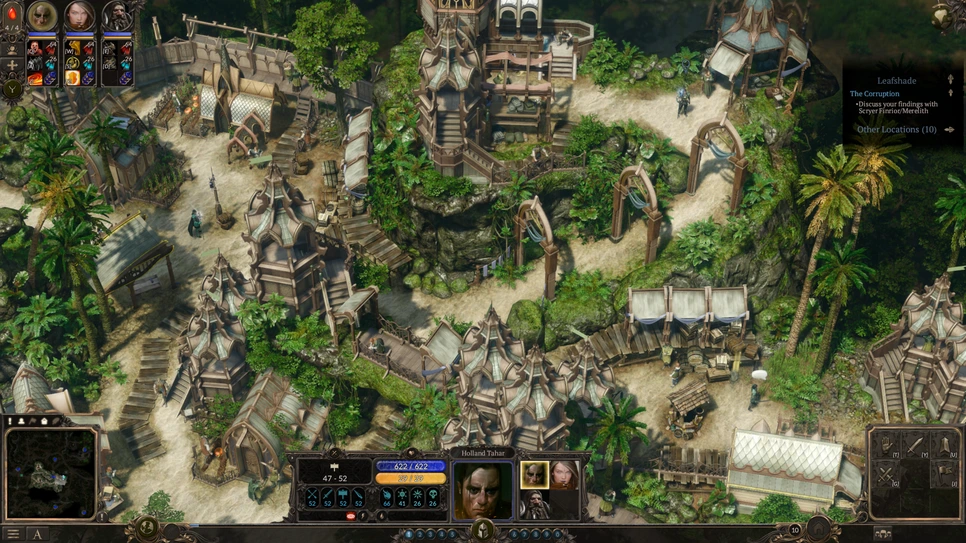966x543 pixels.
Task: Select the female hero portrait in the top party bar
Action: click(80, 17)
